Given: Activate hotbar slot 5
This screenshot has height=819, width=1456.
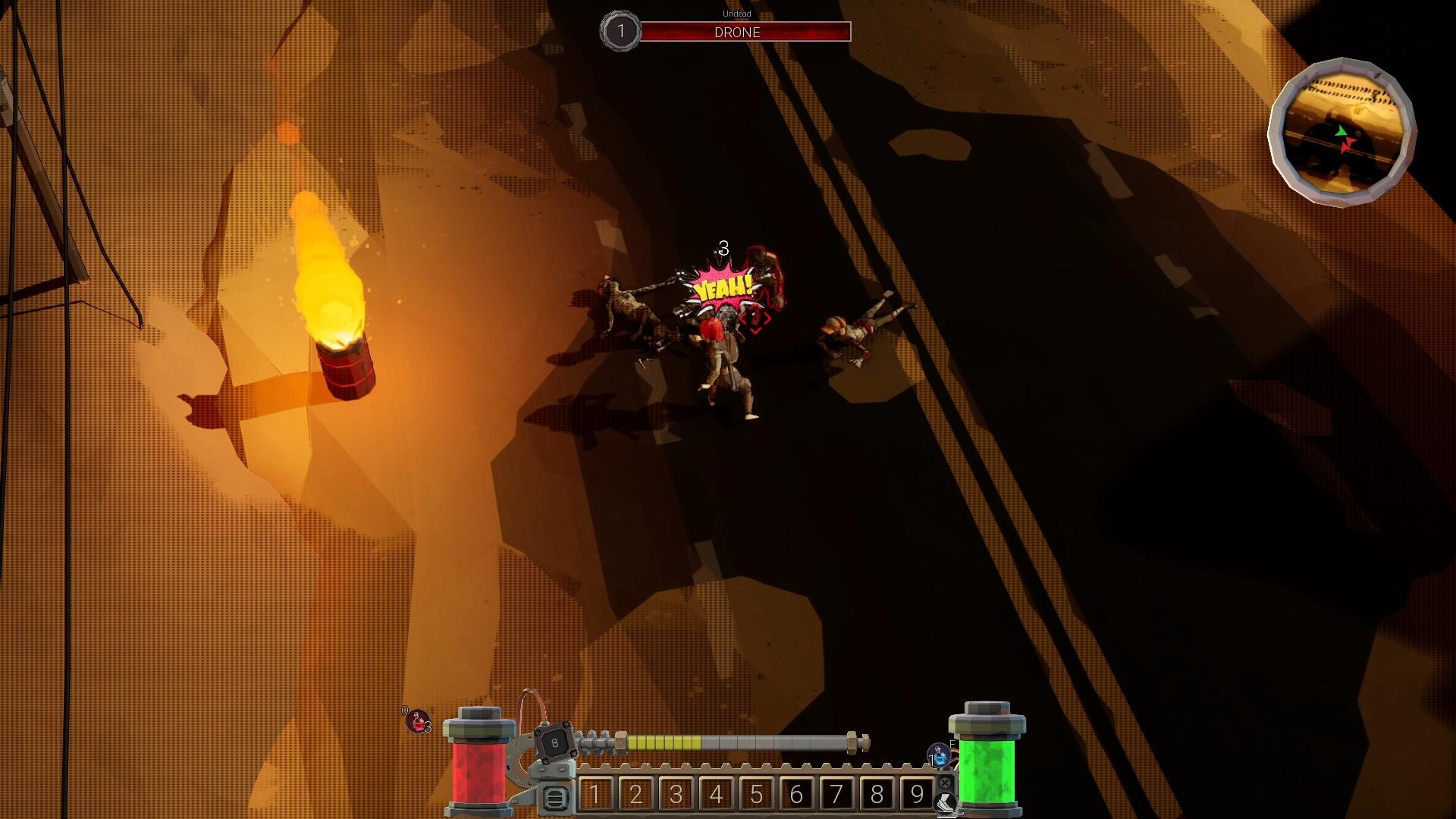Looking at the screenshot, I should point(757,794).
